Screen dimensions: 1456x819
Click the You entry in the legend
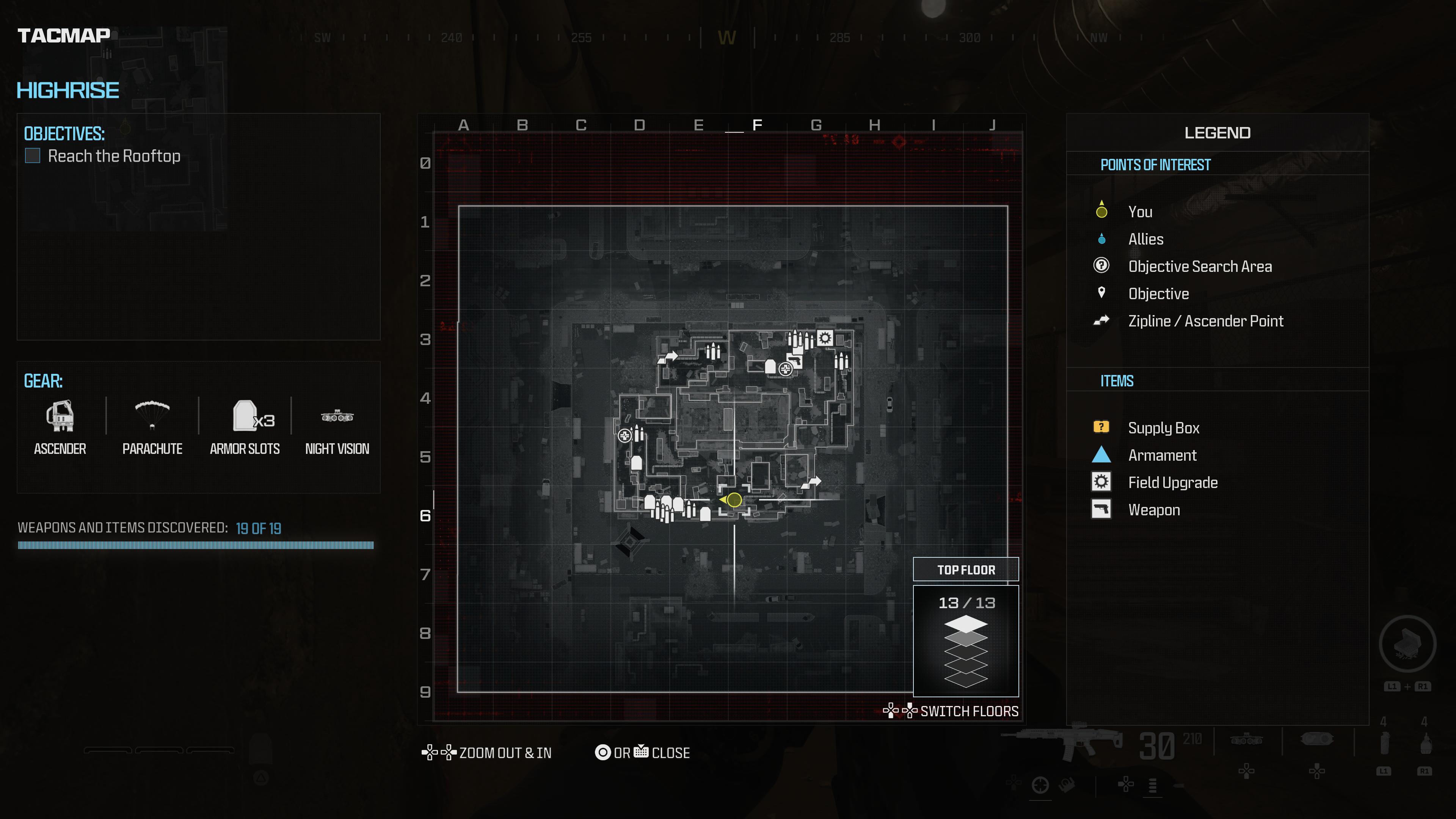point(1140,212)
